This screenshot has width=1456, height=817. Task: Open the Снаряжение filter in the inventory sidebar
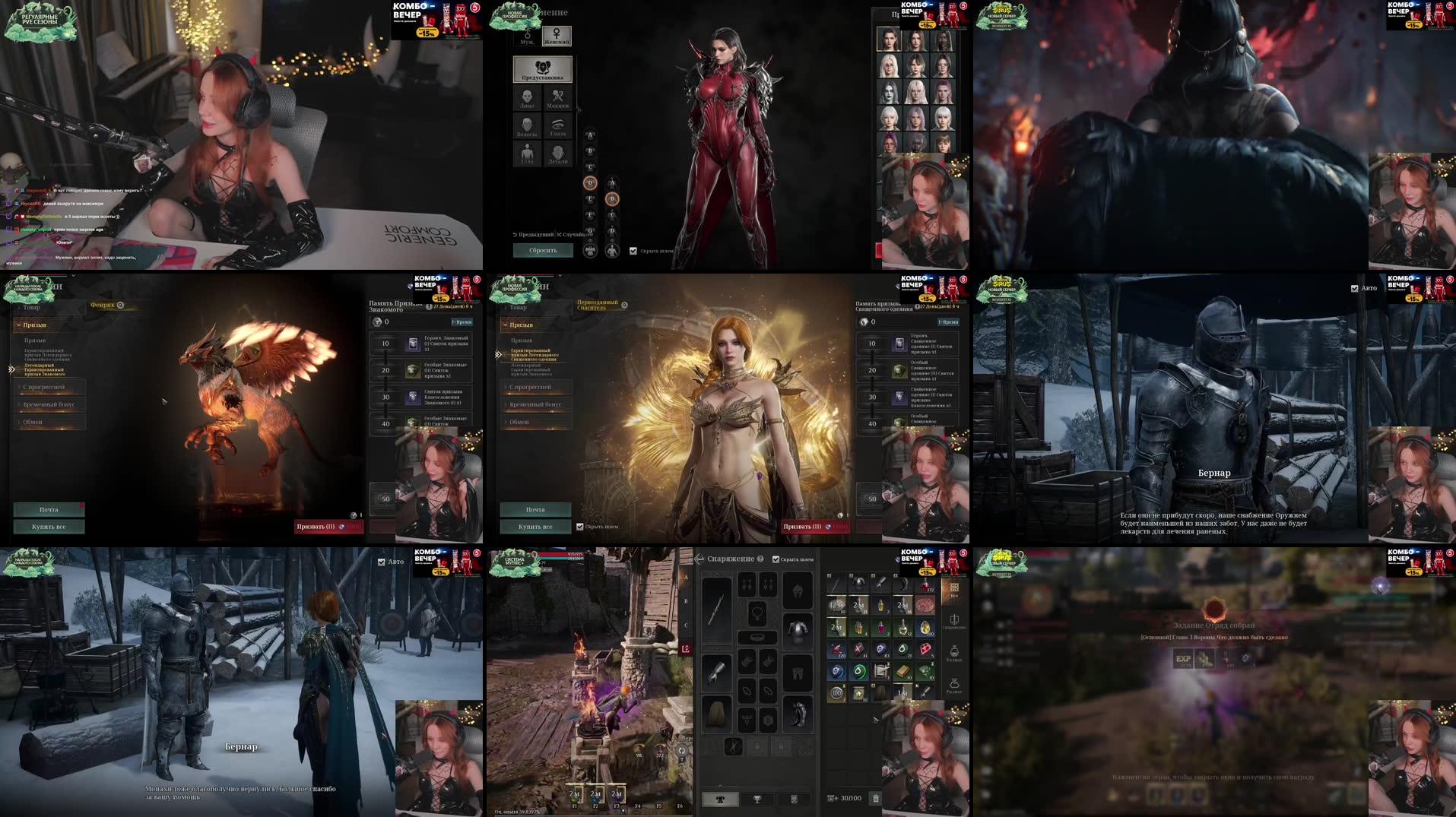(954, 622)
